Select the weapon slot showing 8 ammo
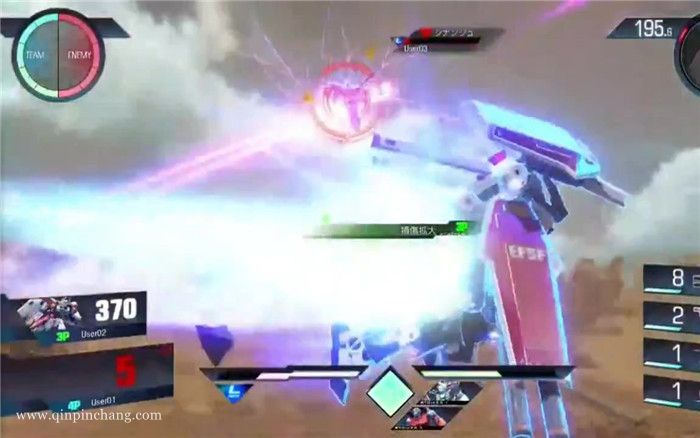Screen dimensions: 700x438 tap(671, 279)
